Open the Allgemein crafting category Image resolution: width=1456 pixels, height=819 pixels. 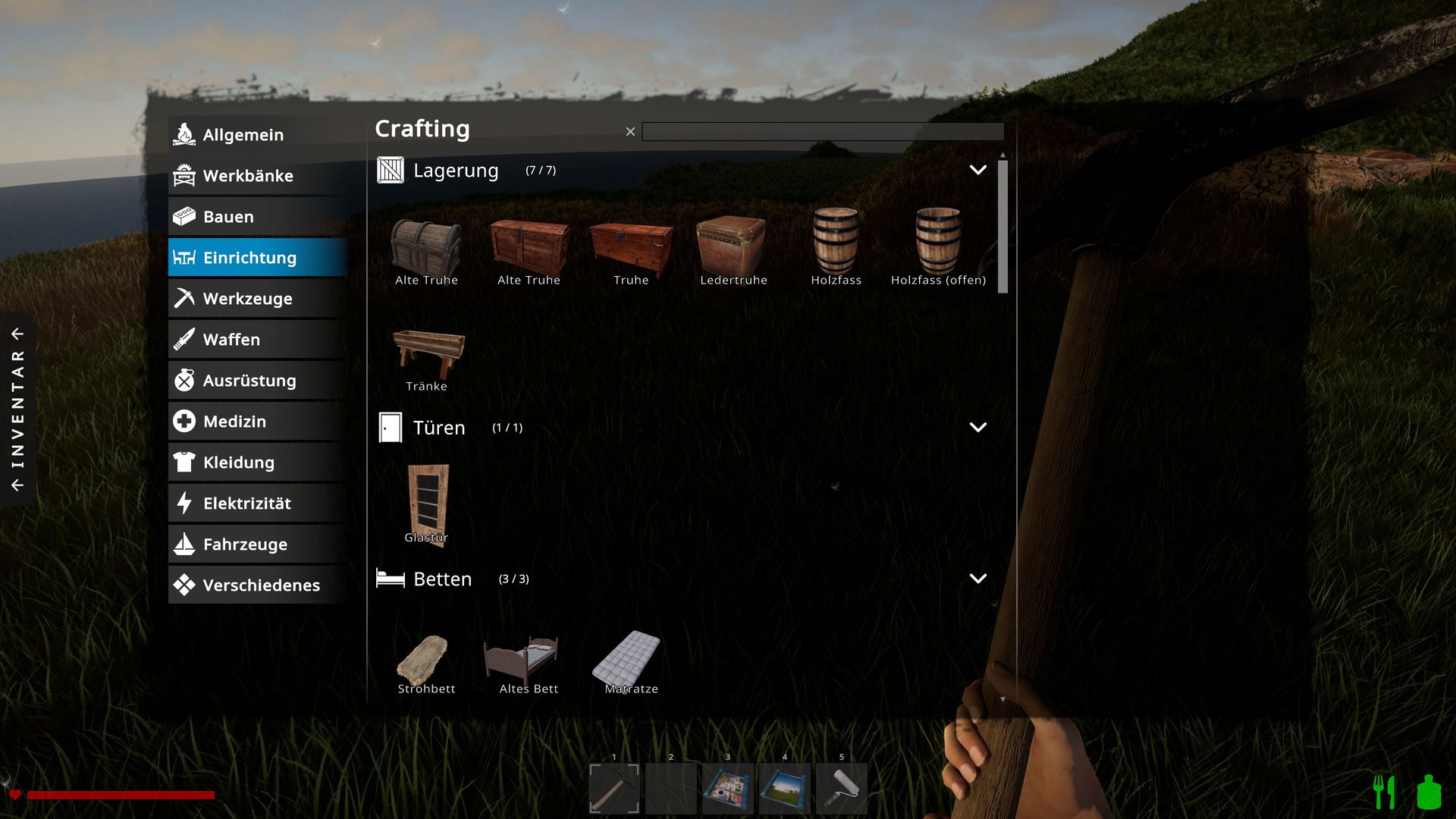(x=257, y=135)
